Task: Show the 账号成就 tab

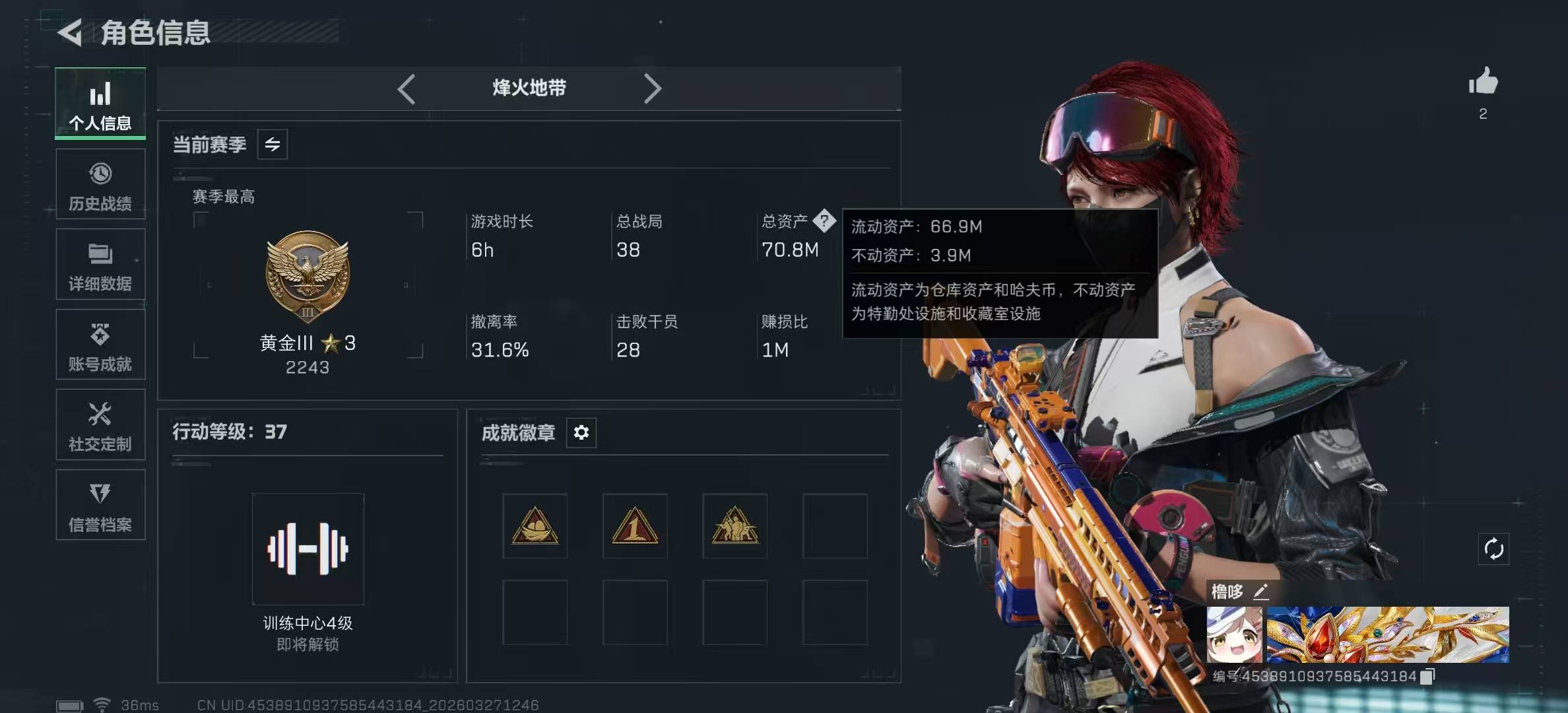Action: 100,345
